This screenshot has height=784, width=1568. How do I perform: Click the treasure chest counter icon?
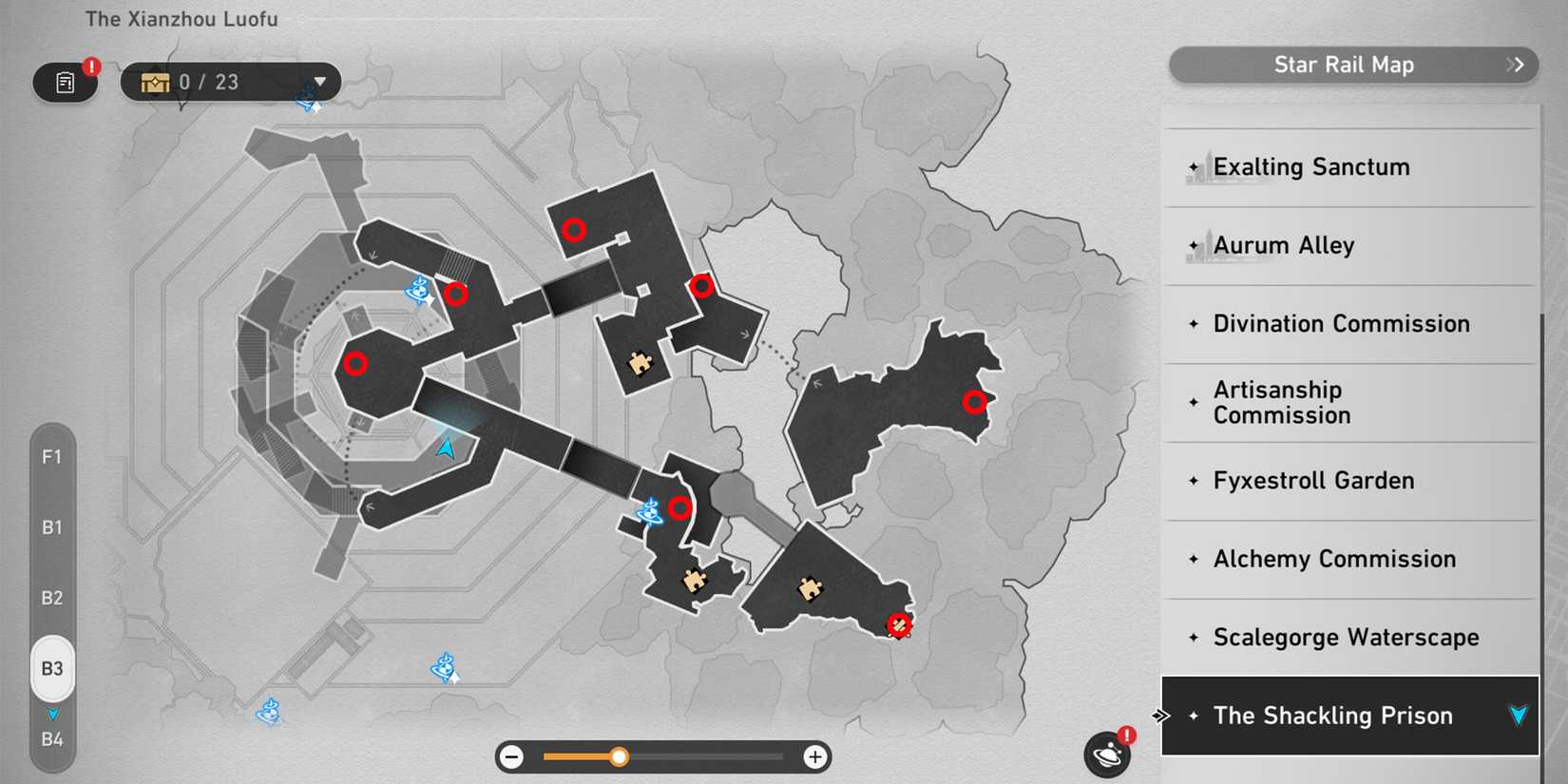[155, 81]
